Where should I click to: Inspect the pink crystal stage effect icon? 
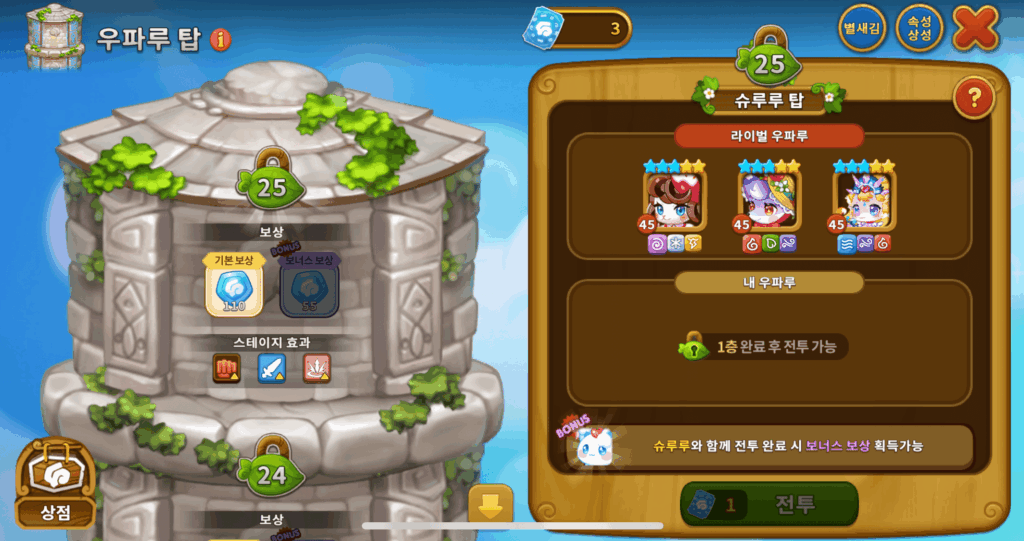tap(316, 369)
